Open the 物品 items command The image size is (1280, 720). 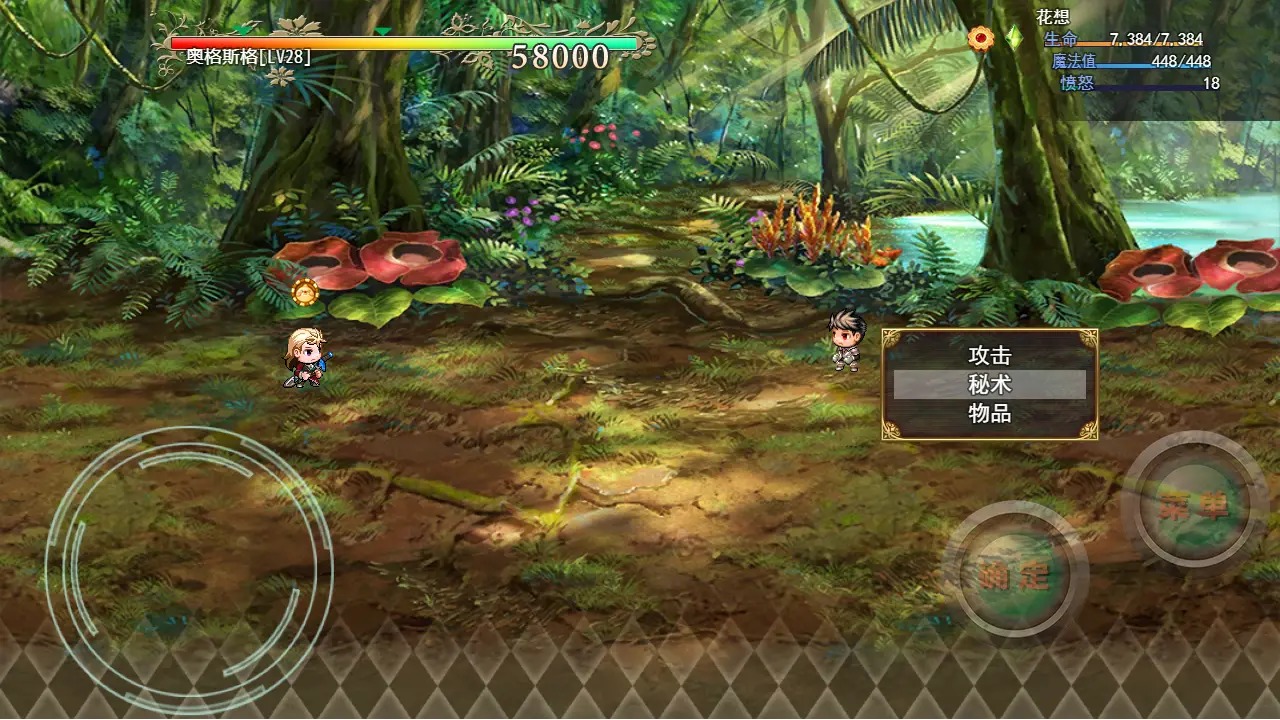point(989,413)
